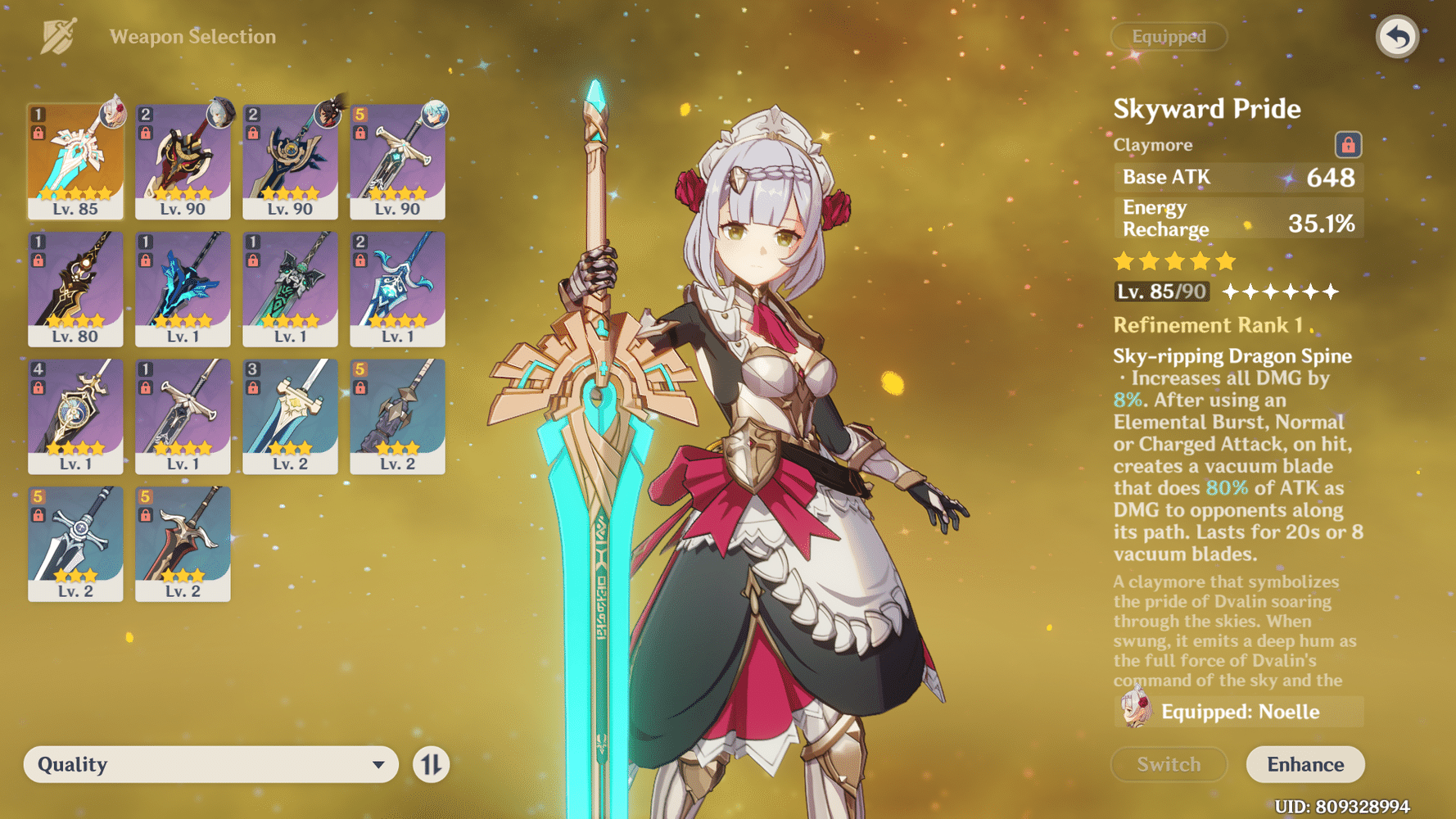Screen dimensions: 1456x819
Task: Click the refinement star row beside the level badge
Action: click(1280, 291)
